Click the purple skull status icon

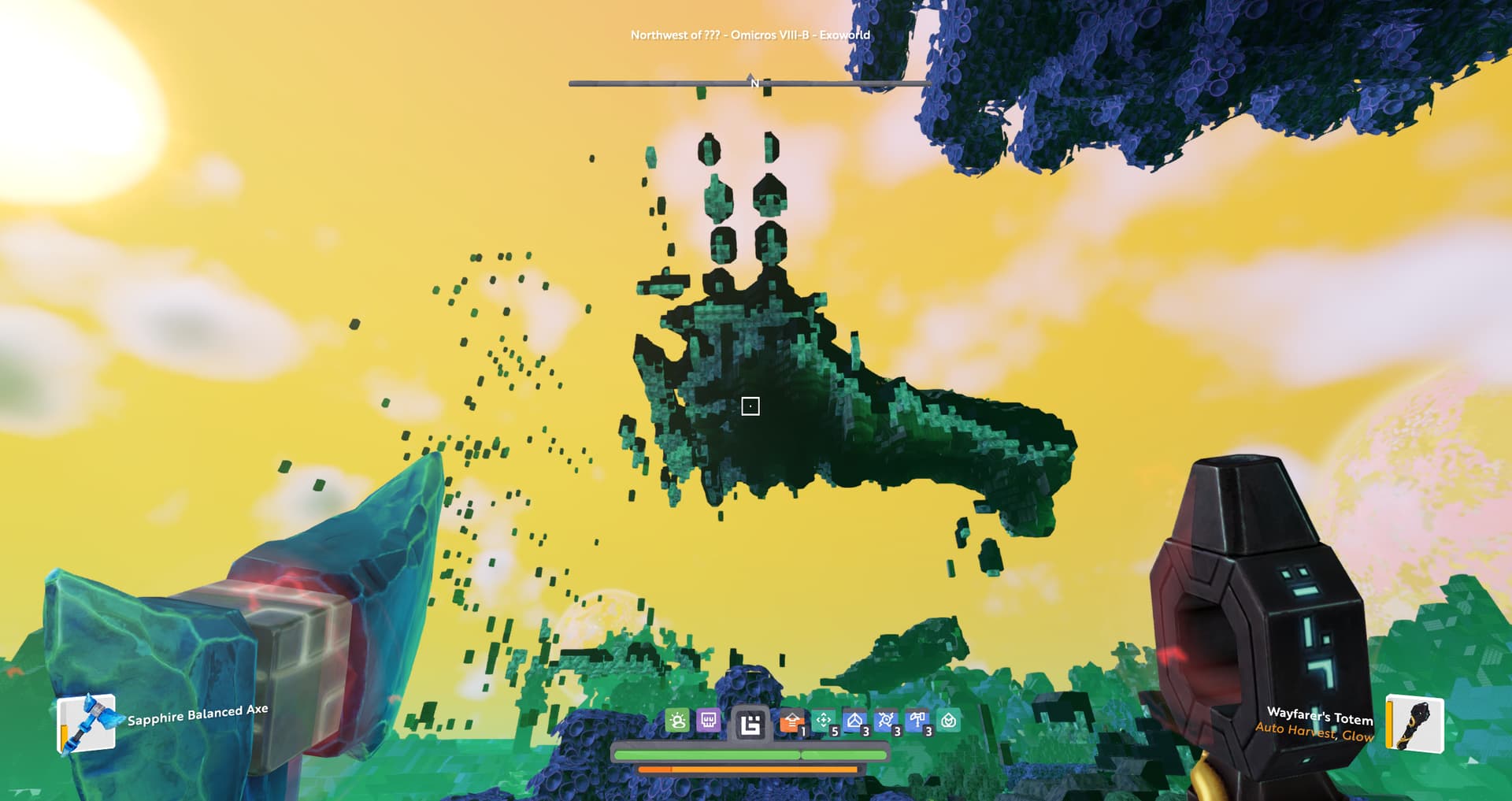708,720
